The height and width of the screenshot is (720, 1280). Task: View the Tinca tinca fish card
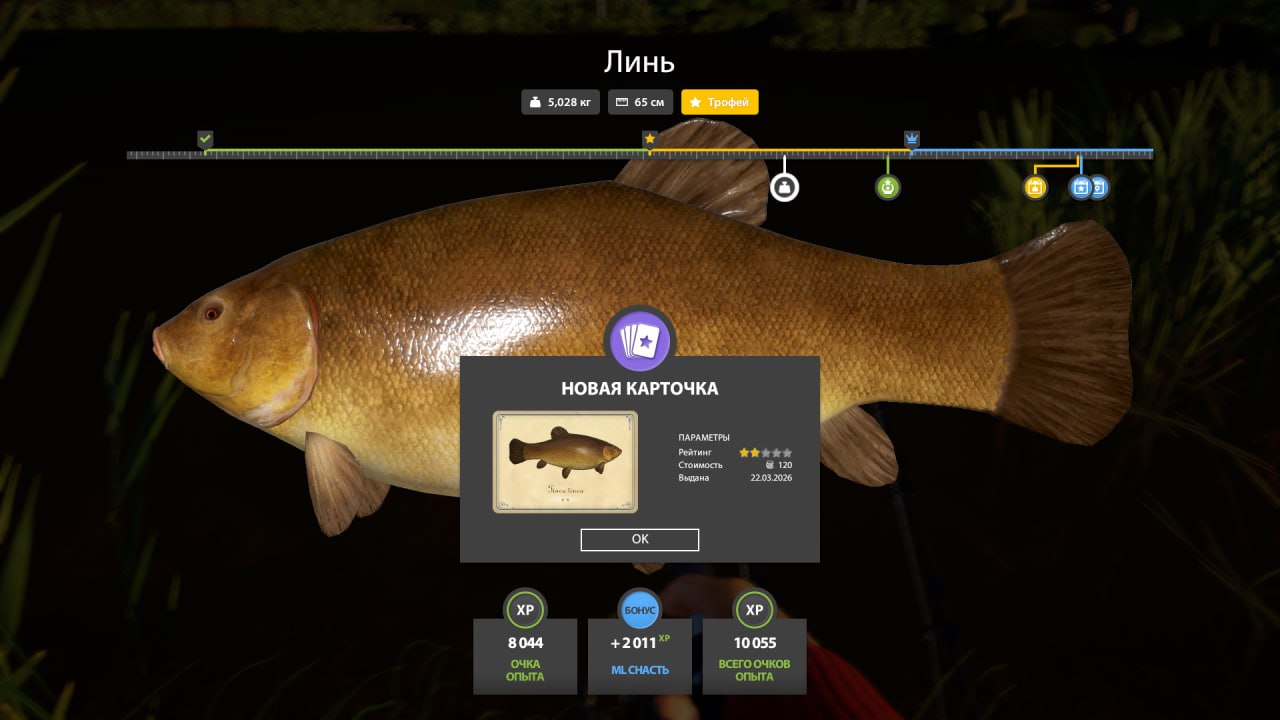coord(565,462)
